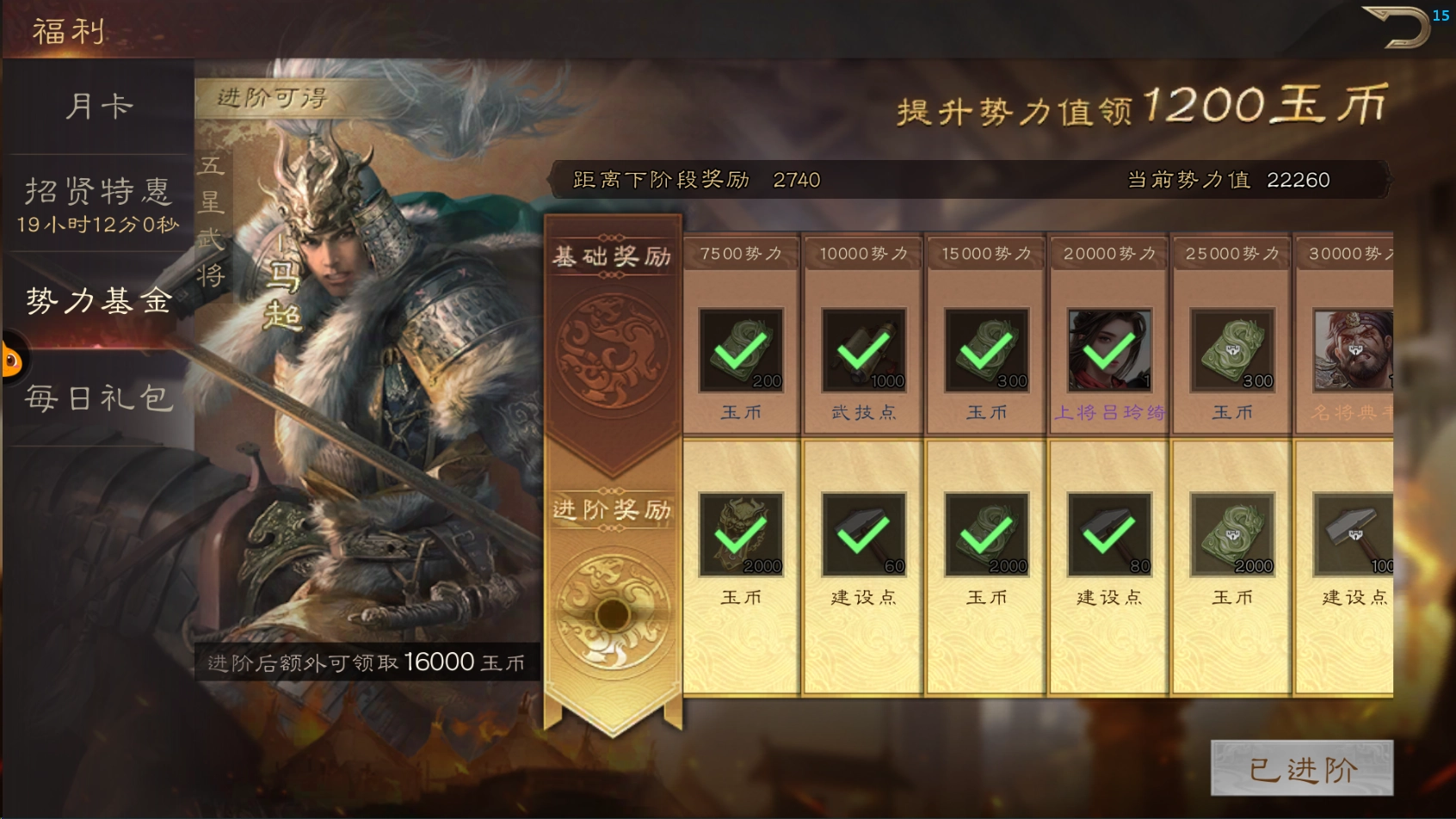Image resolution: width=1456 pixels, height=819 pixels.
Task: Toggle the claimed checkmark on 15000势力 玉币 reward
Action: tap(984, 348)
